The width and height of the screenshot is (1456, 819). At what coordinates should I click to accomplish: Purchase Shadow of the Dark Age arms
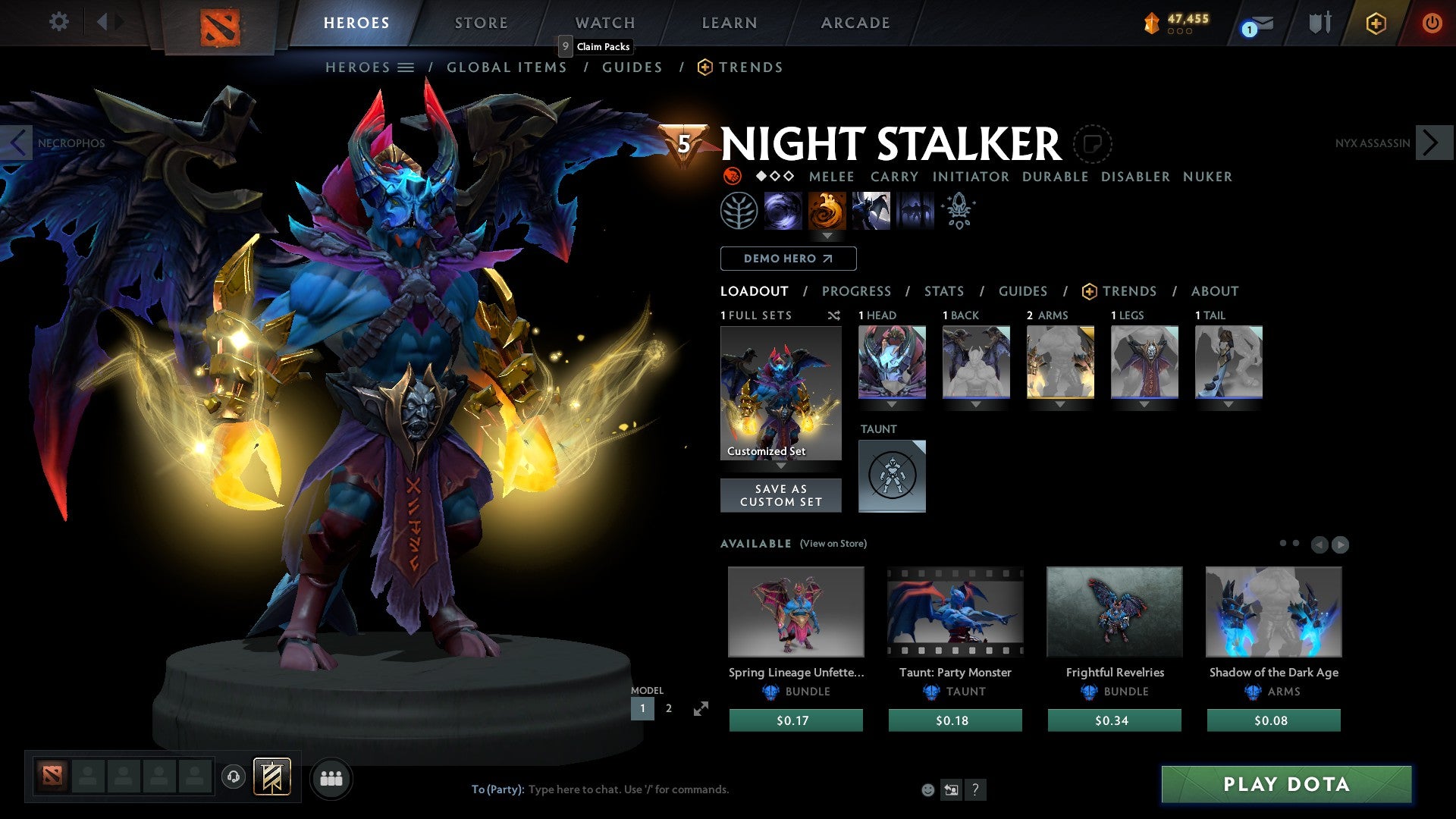pyautogui.click(x=1273, y=720)
